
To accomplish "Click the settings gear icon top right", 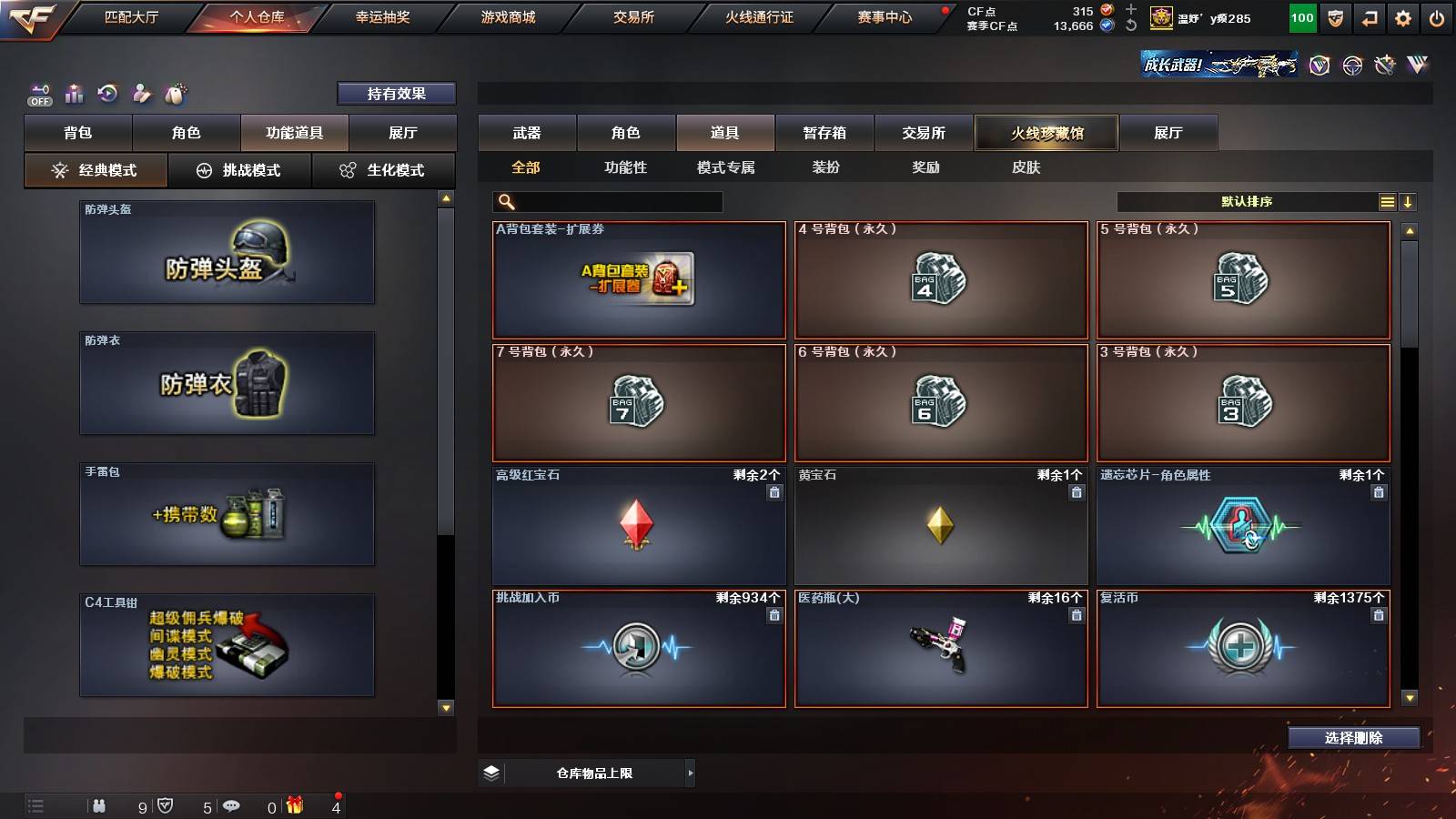I will pos(1402,17).
